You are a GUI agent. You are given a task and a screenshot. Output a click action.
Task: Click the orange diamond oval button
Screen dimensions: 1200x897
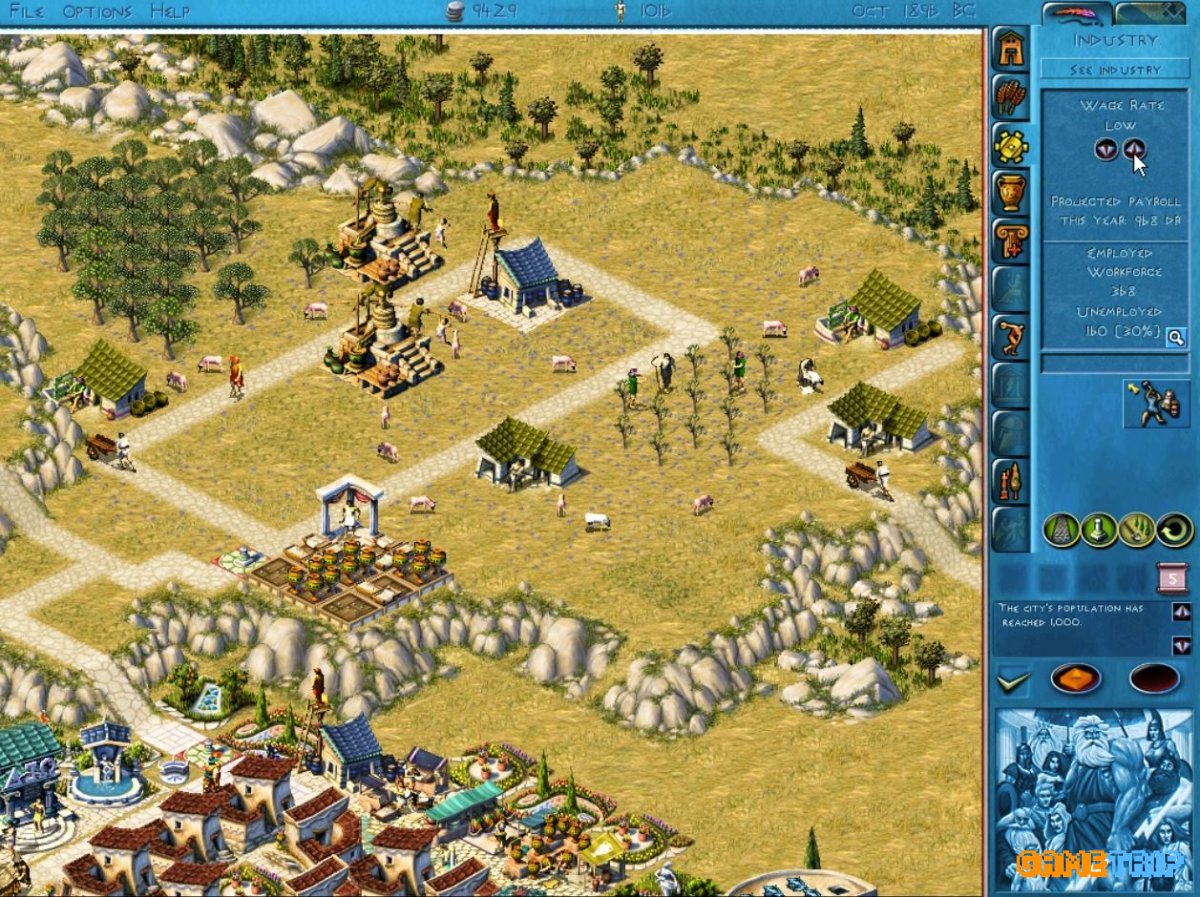click(1075, 679)
